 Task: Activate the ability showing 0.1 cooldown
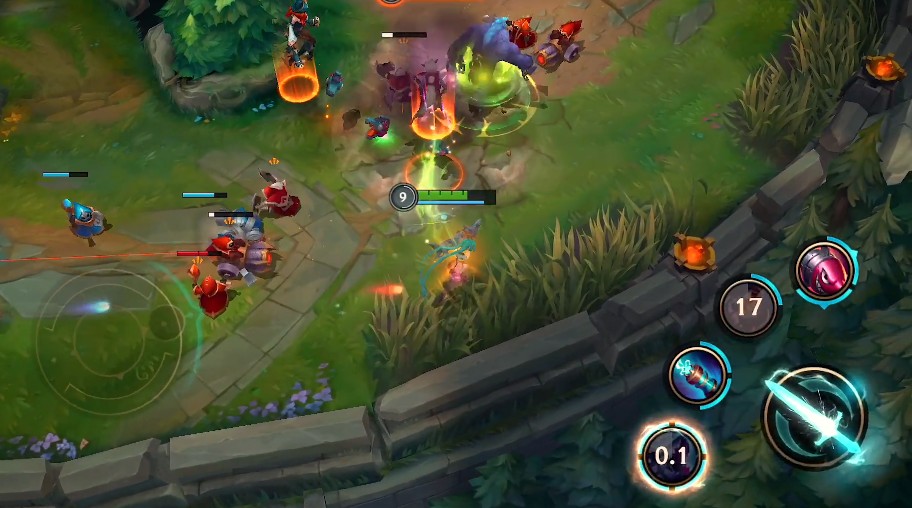671,458
